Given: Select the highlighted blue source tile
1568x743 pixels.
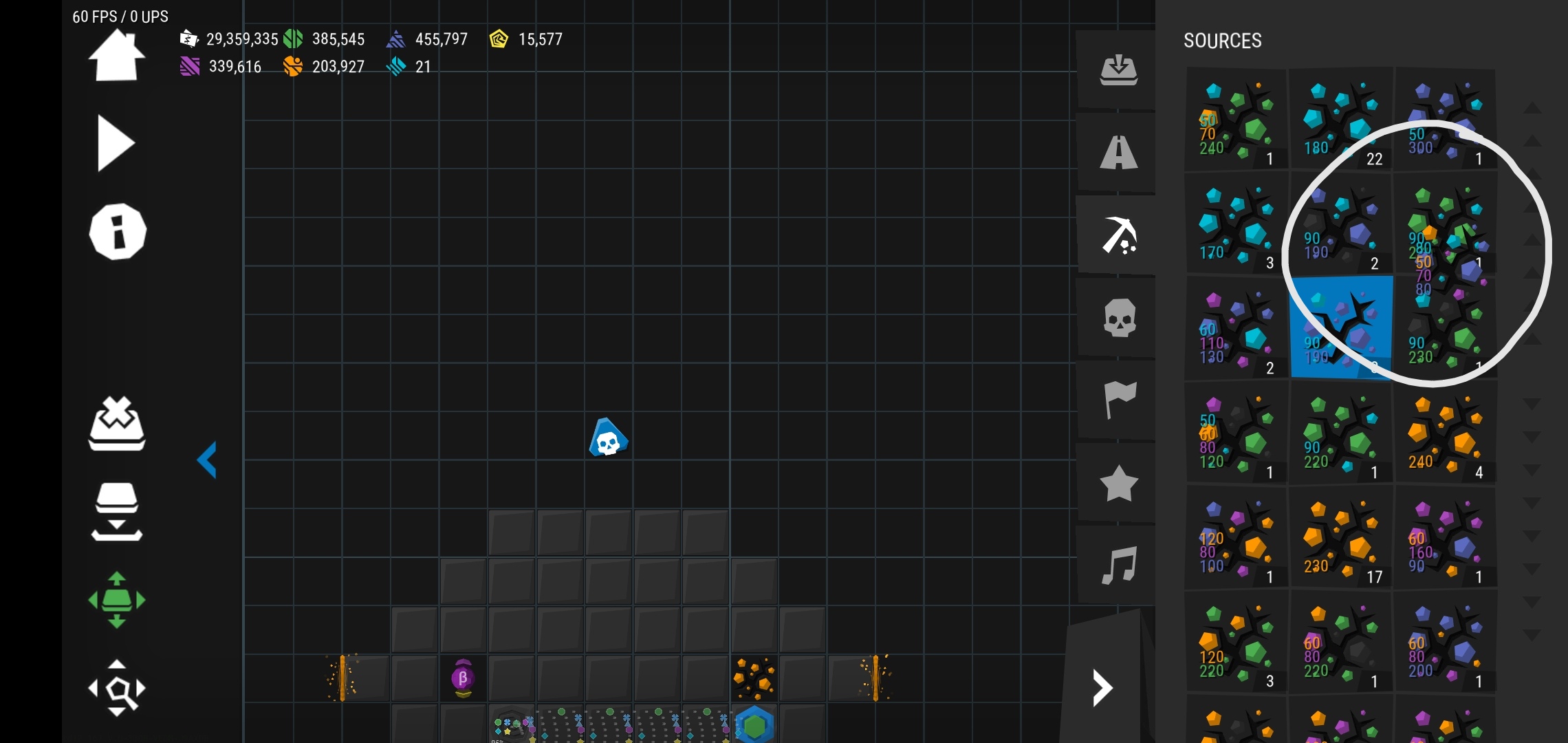Looking at the screenshot, I should [1340, 328].
